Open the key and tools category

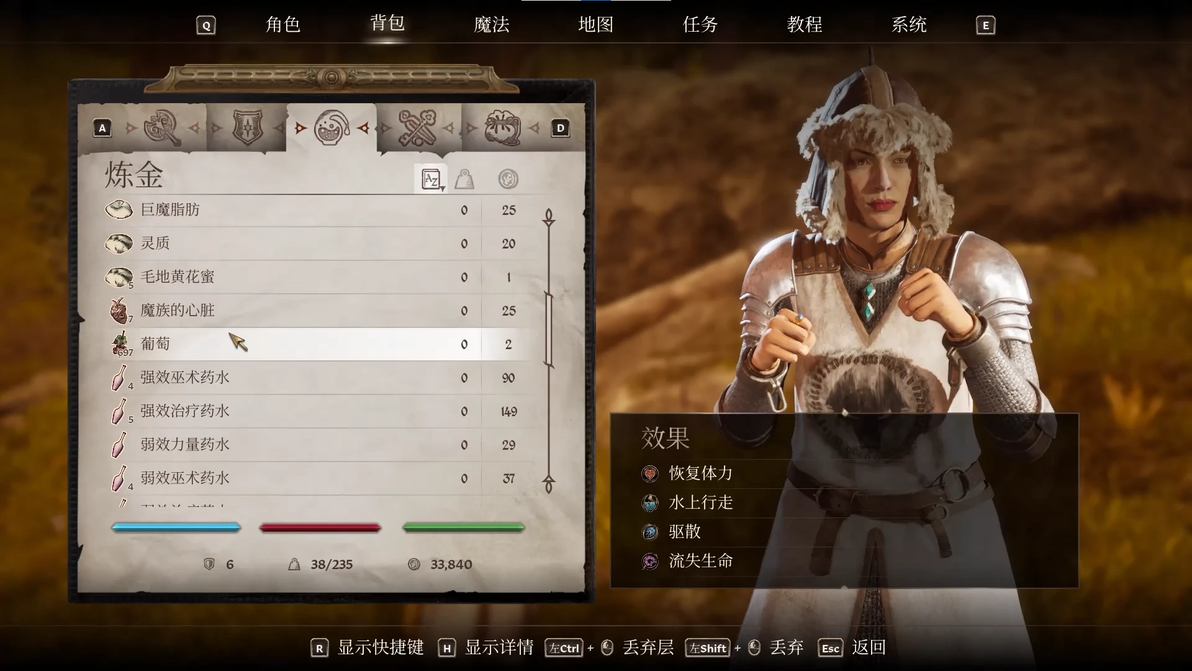(417, 128)
